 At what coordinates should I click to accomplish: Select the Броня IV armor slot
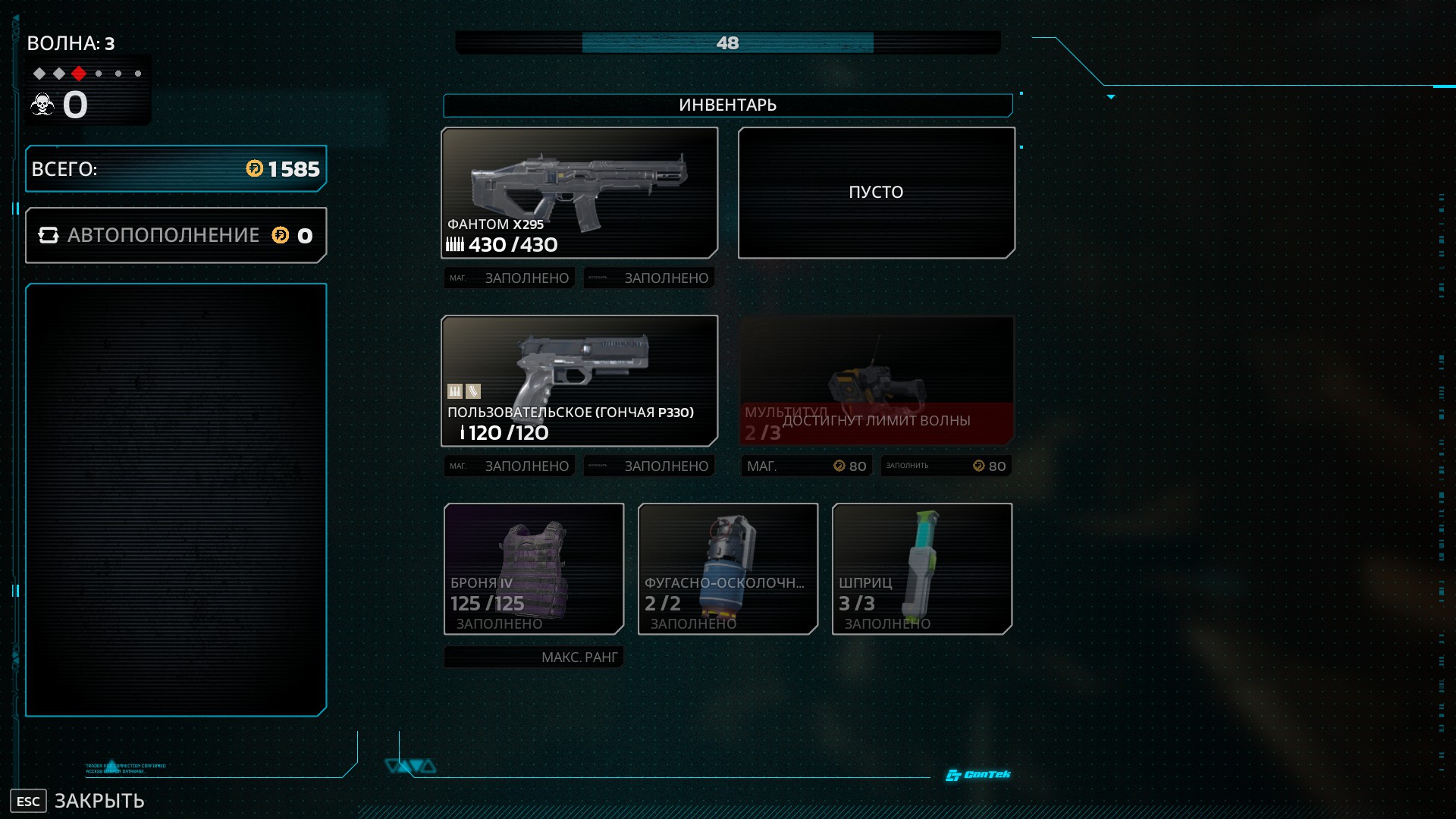tap(534, 569)
